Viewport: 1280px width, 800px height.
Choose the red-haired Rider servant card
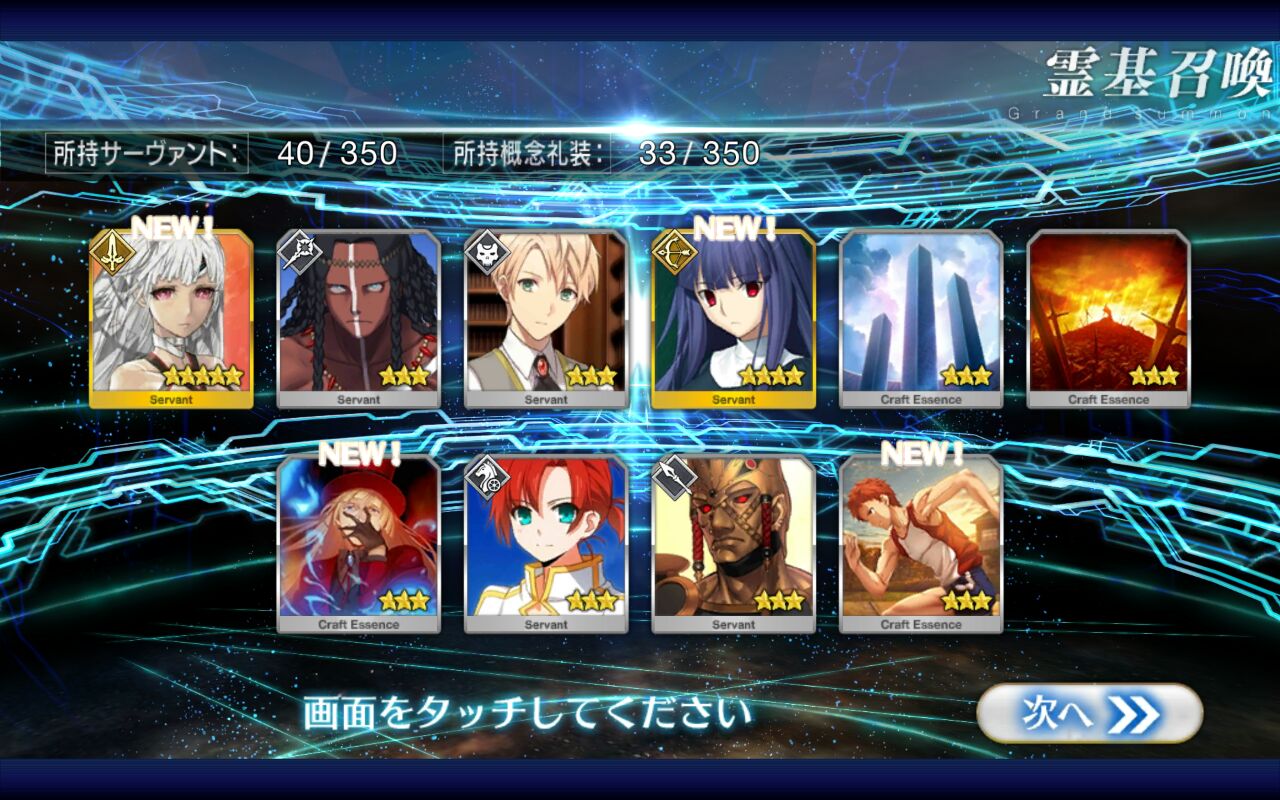546,544
